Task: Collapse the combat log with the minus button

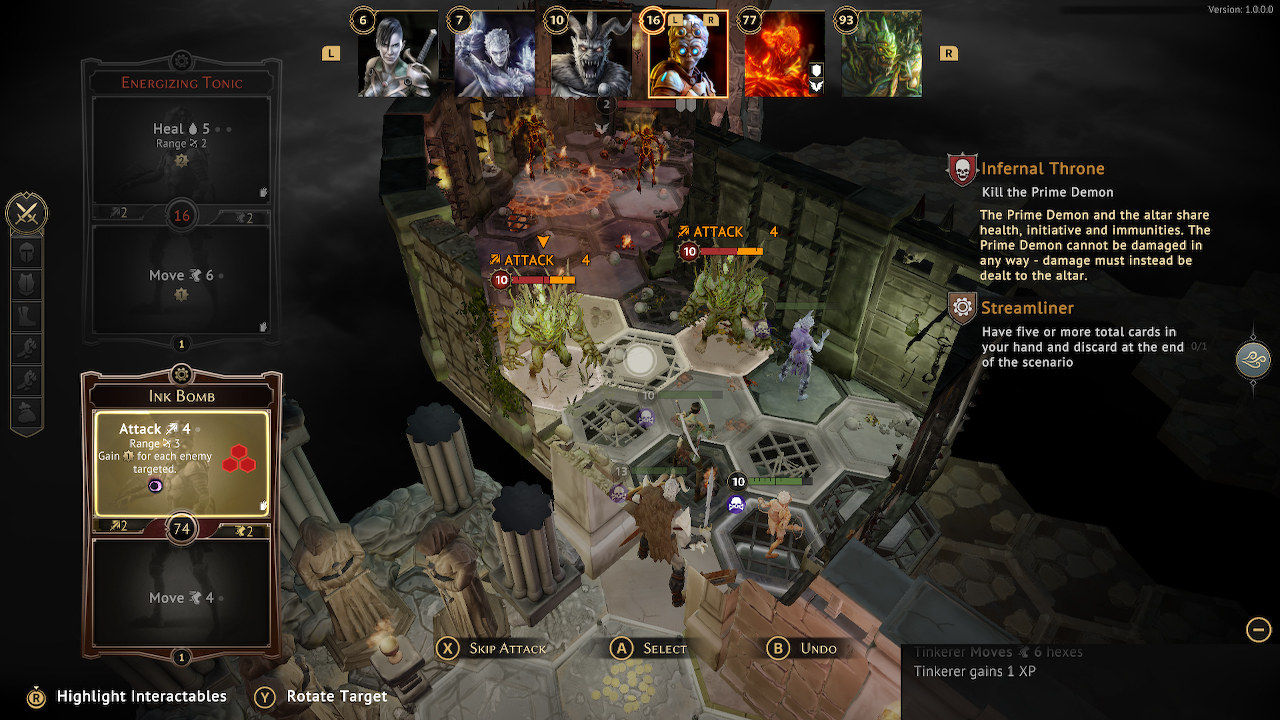Action: (1258, 629)
